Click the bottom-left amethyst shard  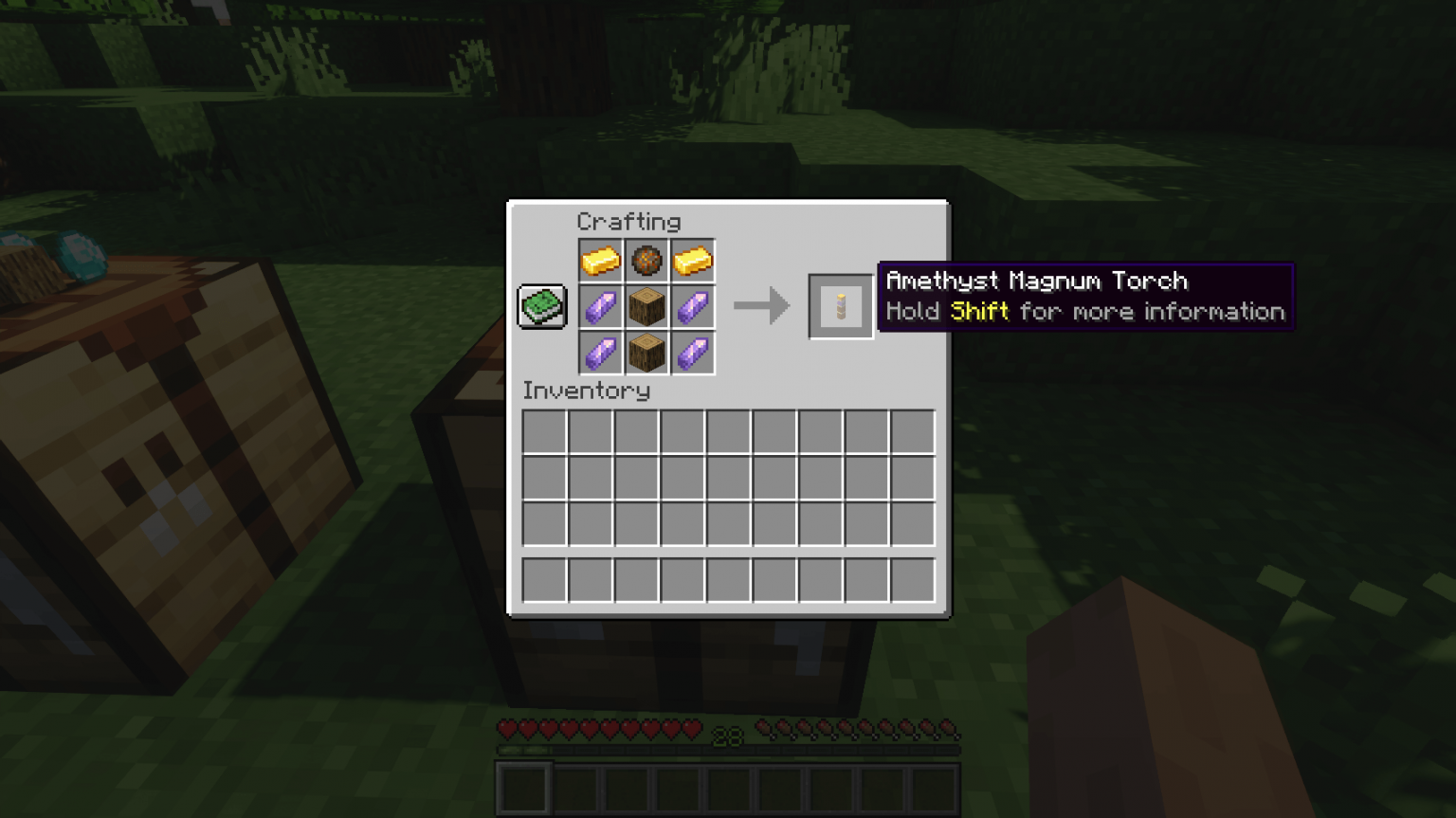[600, 353]
